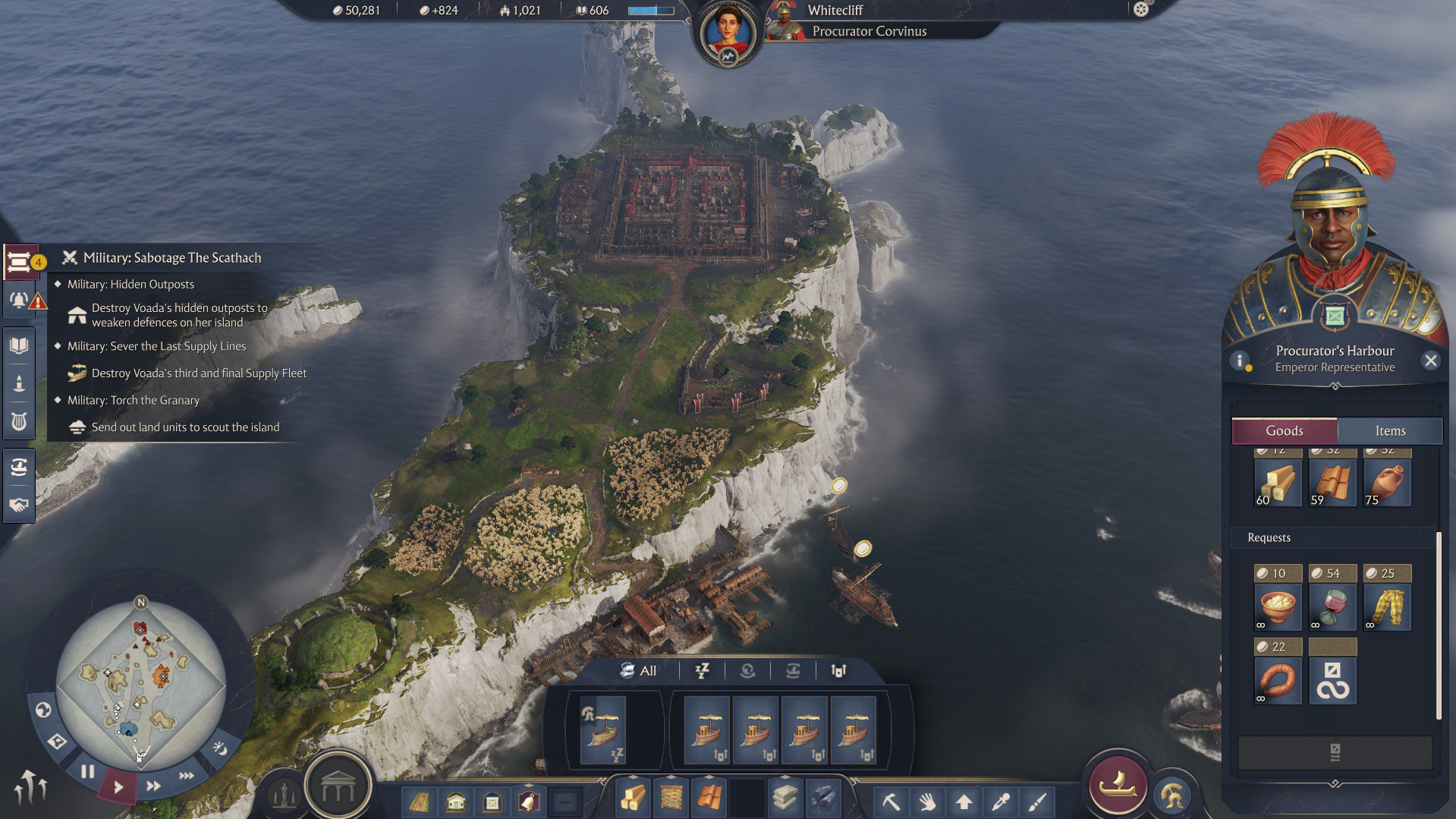Switch to the Items tab
The image size is (1456, 819).
click(1390, 430)
